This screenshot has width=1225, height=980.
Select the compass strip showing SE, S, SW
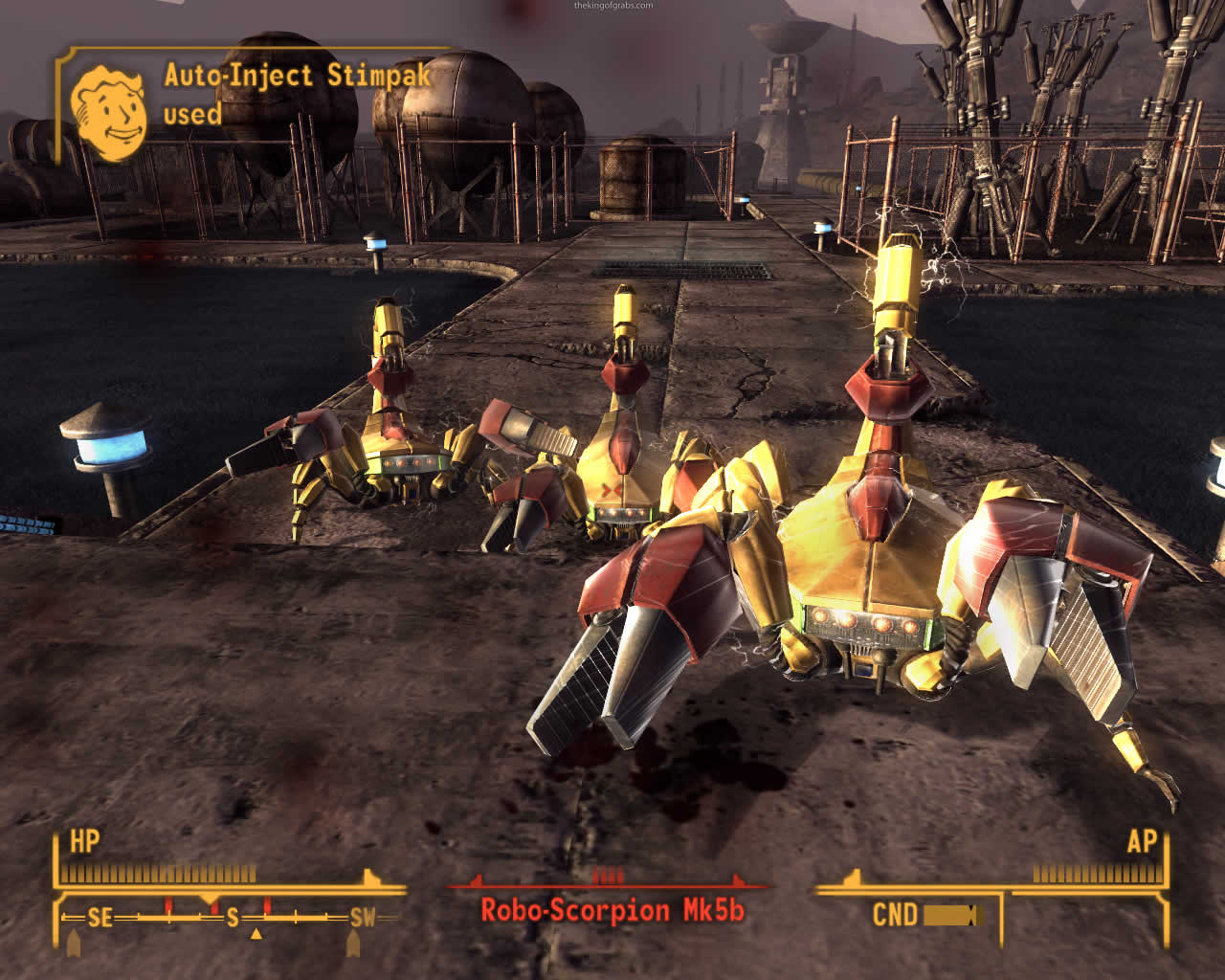click(231, 918)
